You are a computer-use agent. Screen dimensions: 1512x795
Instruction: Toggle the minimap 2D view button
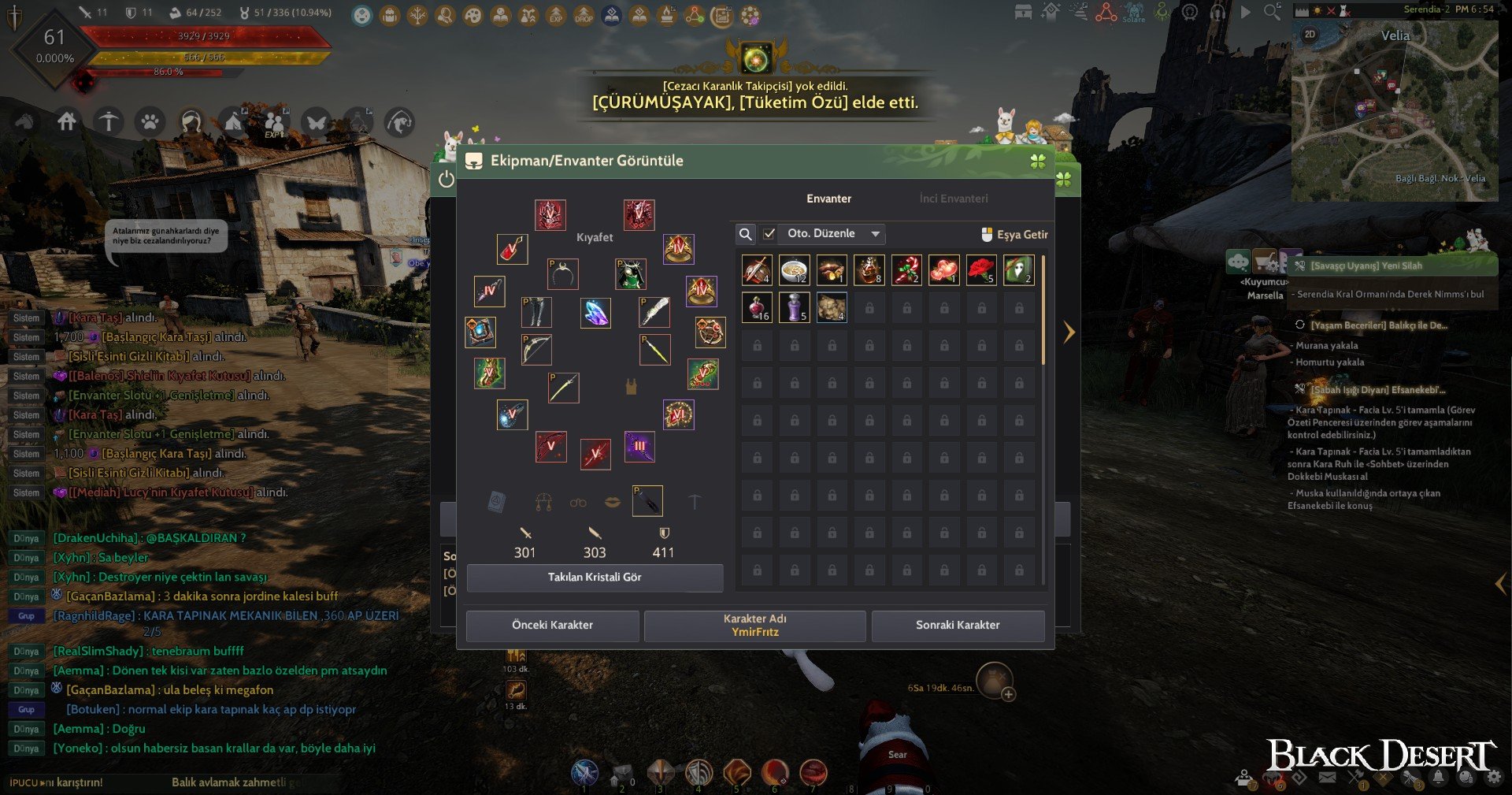coord(1310,35)
